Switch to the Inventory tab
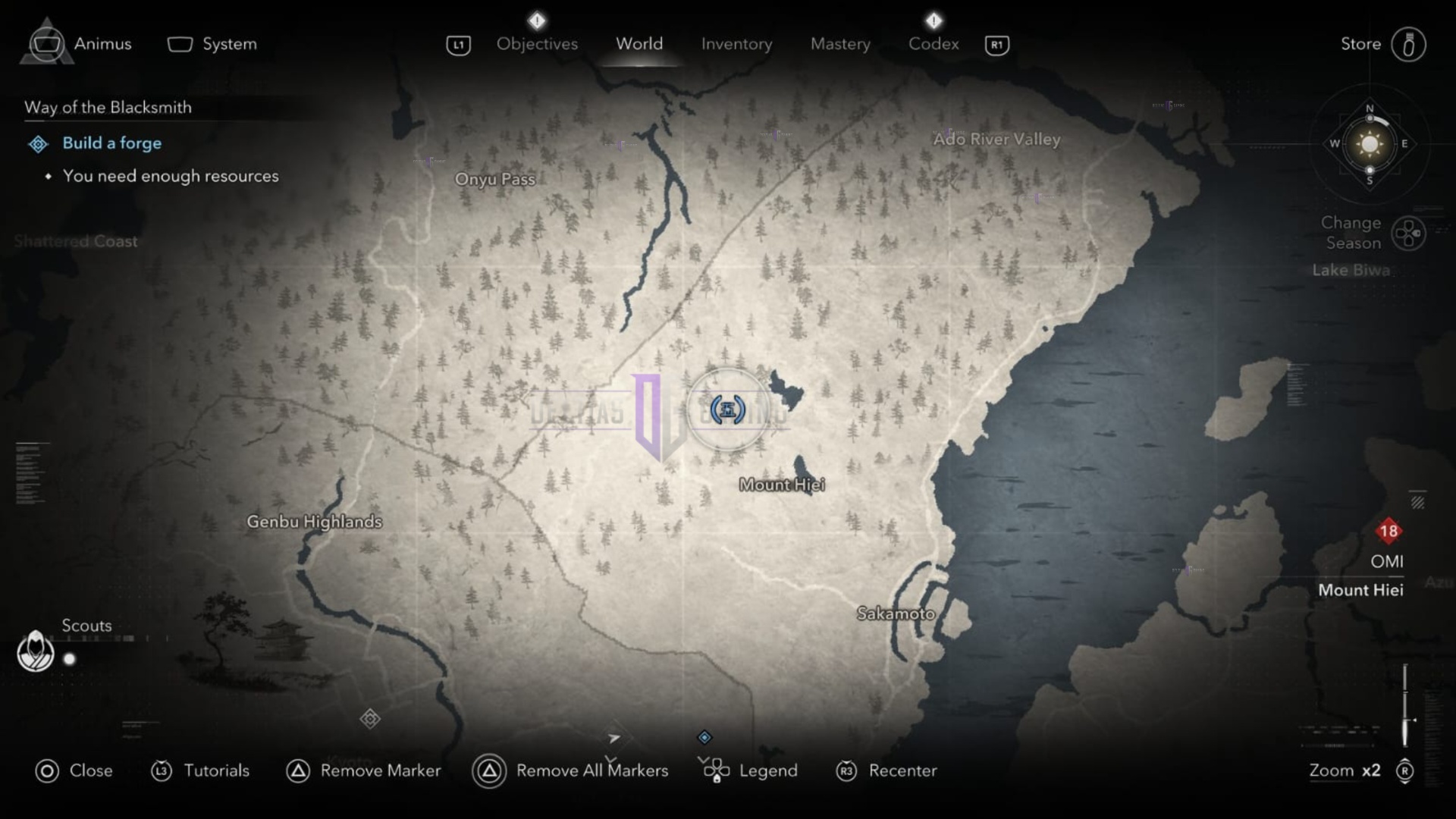The width and height of the screenshot is (1456, 819). point(736,43)
